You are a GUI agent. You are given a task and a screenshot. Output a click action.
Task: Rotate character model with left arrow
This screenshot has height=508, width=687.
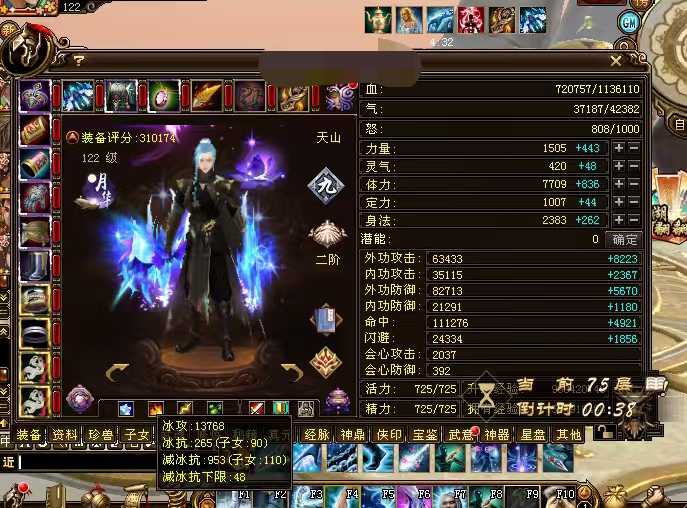pyautogui.click(x=116, y=373)
